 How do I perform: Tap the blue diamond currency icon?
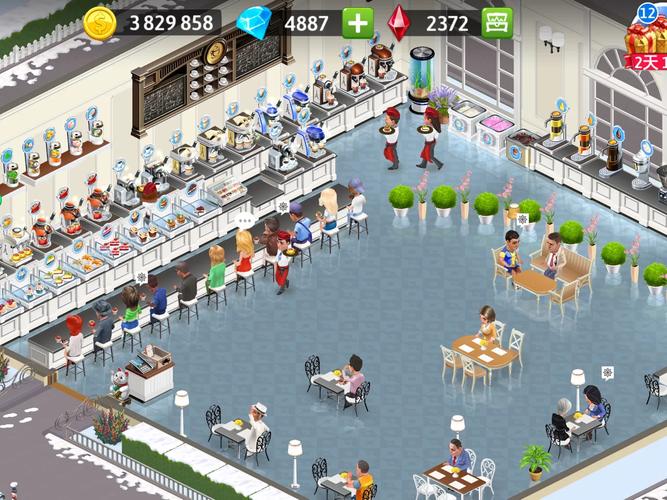pos(254,22)
